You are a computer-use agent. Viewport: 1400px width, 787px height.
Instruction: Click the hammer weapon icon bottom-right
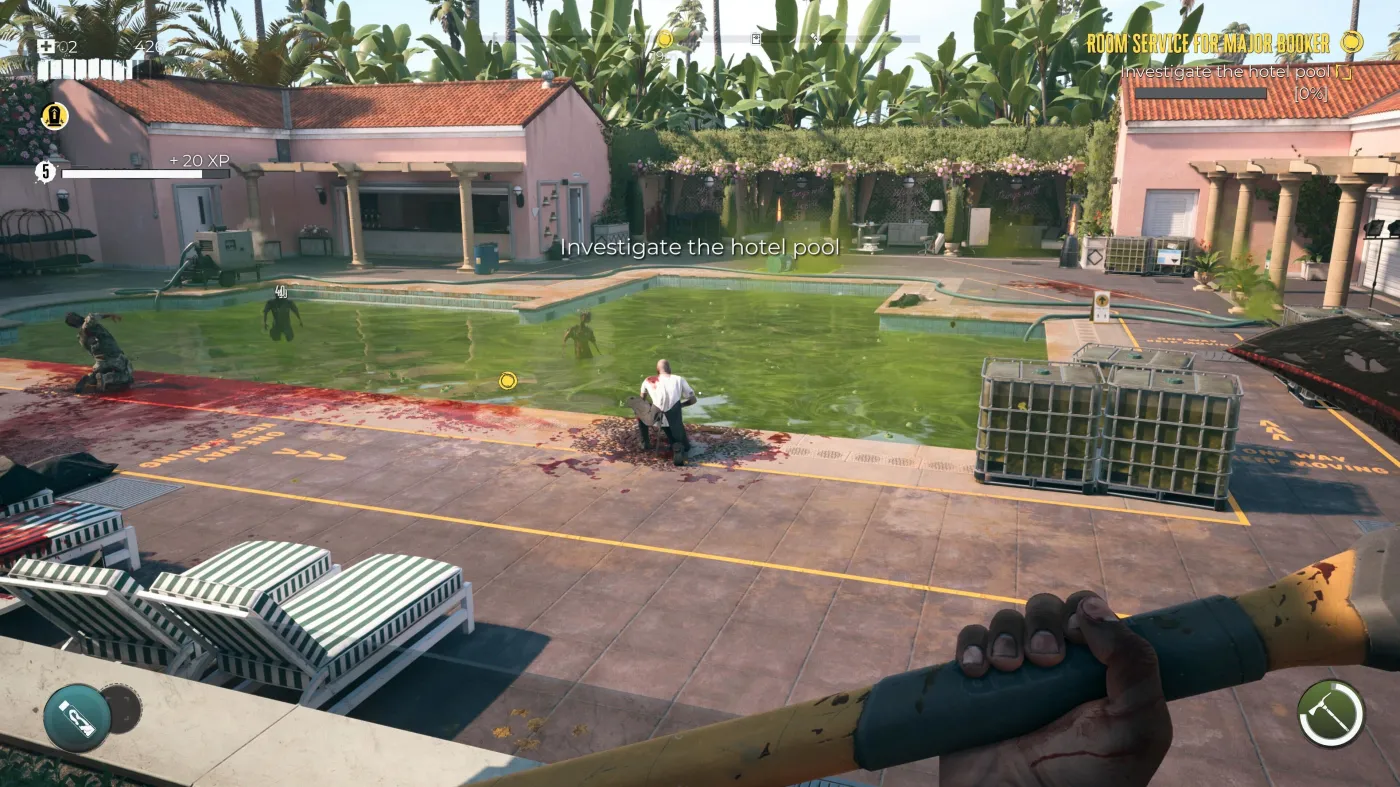pos(1330,712)
